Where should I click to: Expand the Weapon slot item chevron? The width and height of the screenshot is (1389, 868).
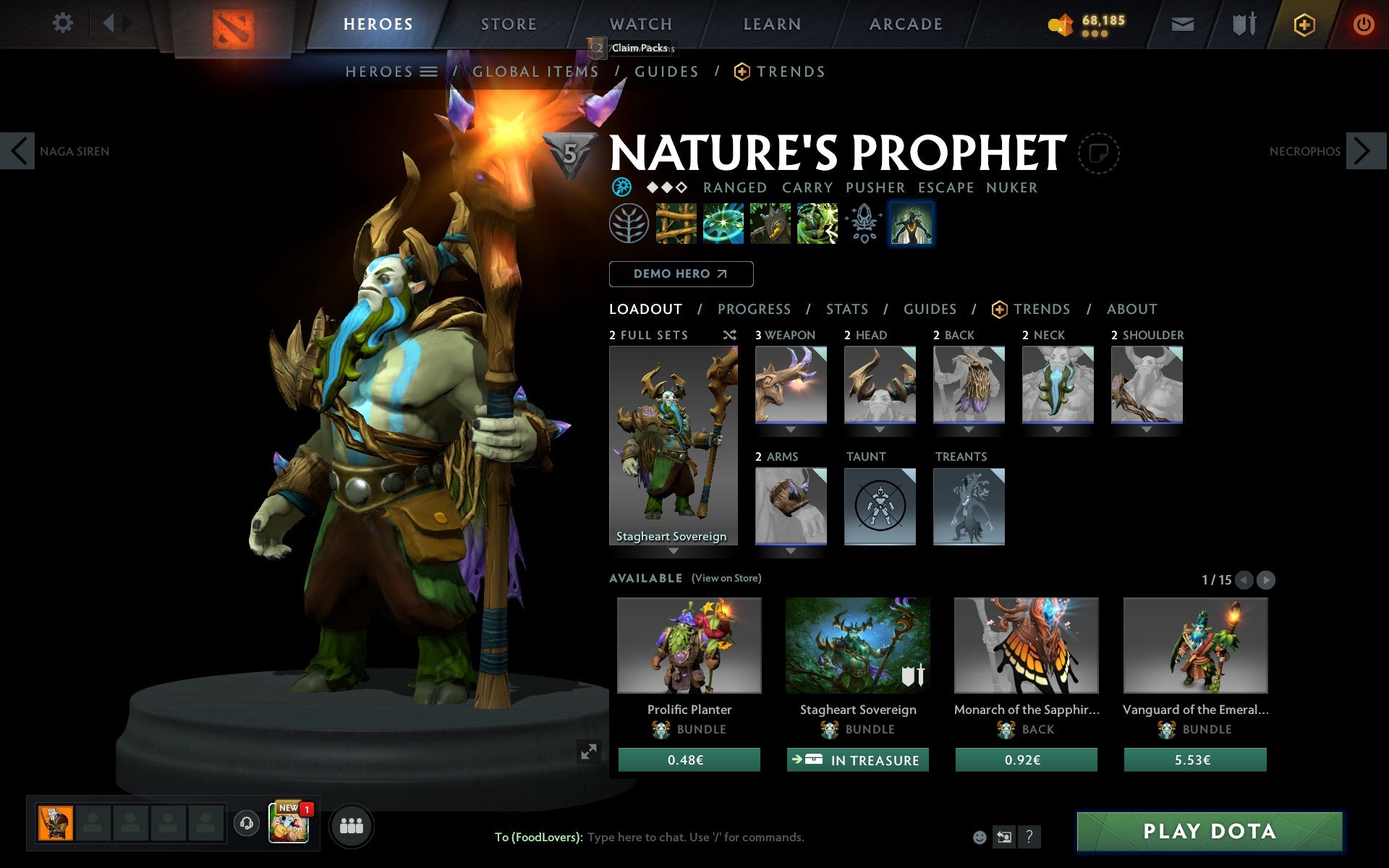(790, 428)
